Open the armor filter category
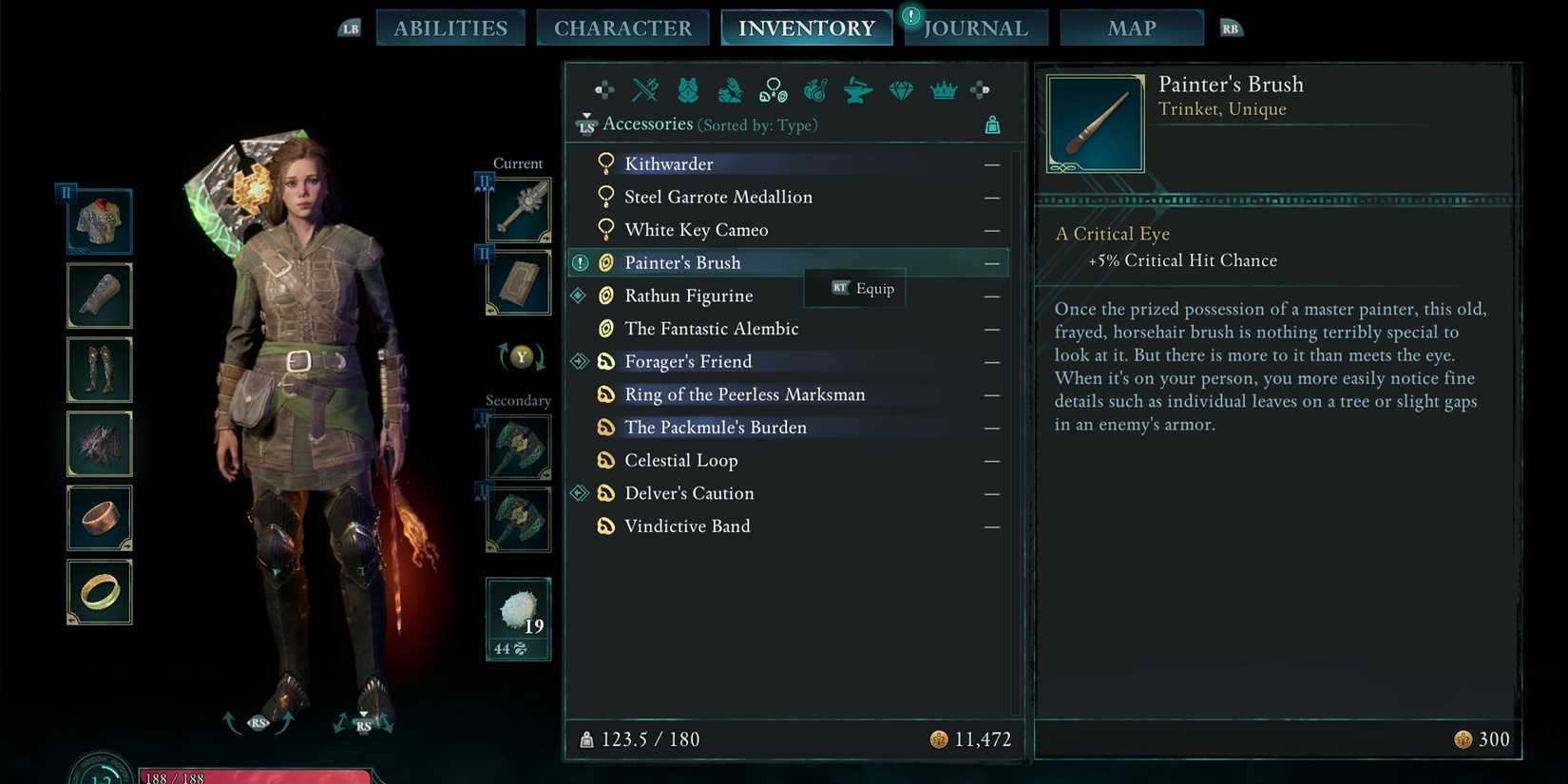The image size is (1568, 784). pyautogui.click(x=687, y=90)
